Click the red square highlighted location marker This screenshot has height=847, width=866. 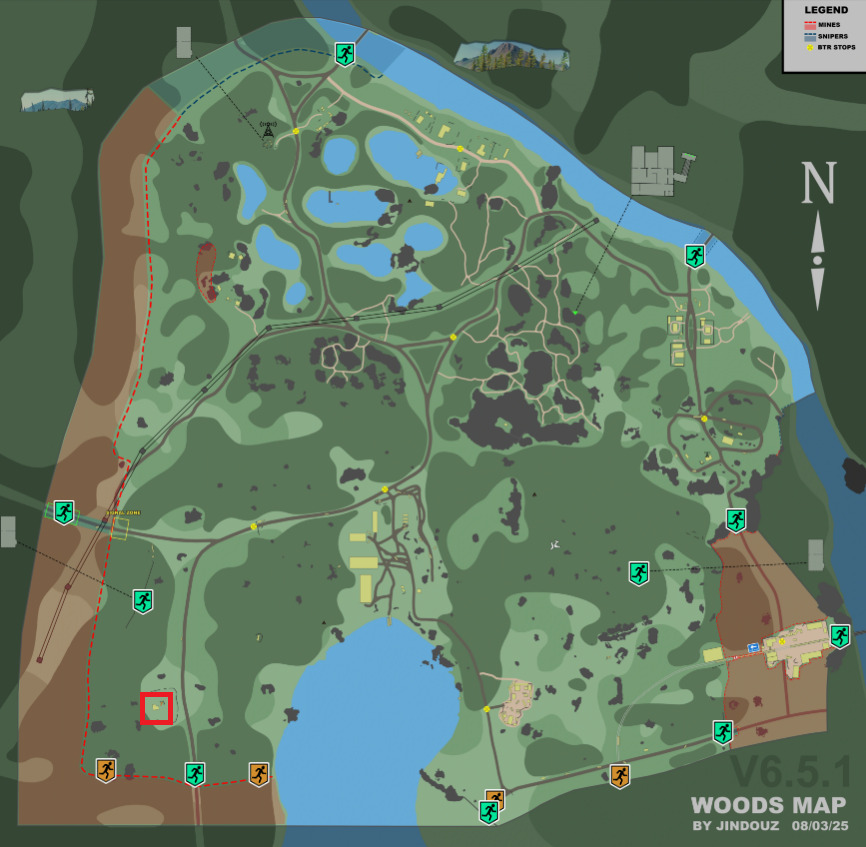[156, 708]
